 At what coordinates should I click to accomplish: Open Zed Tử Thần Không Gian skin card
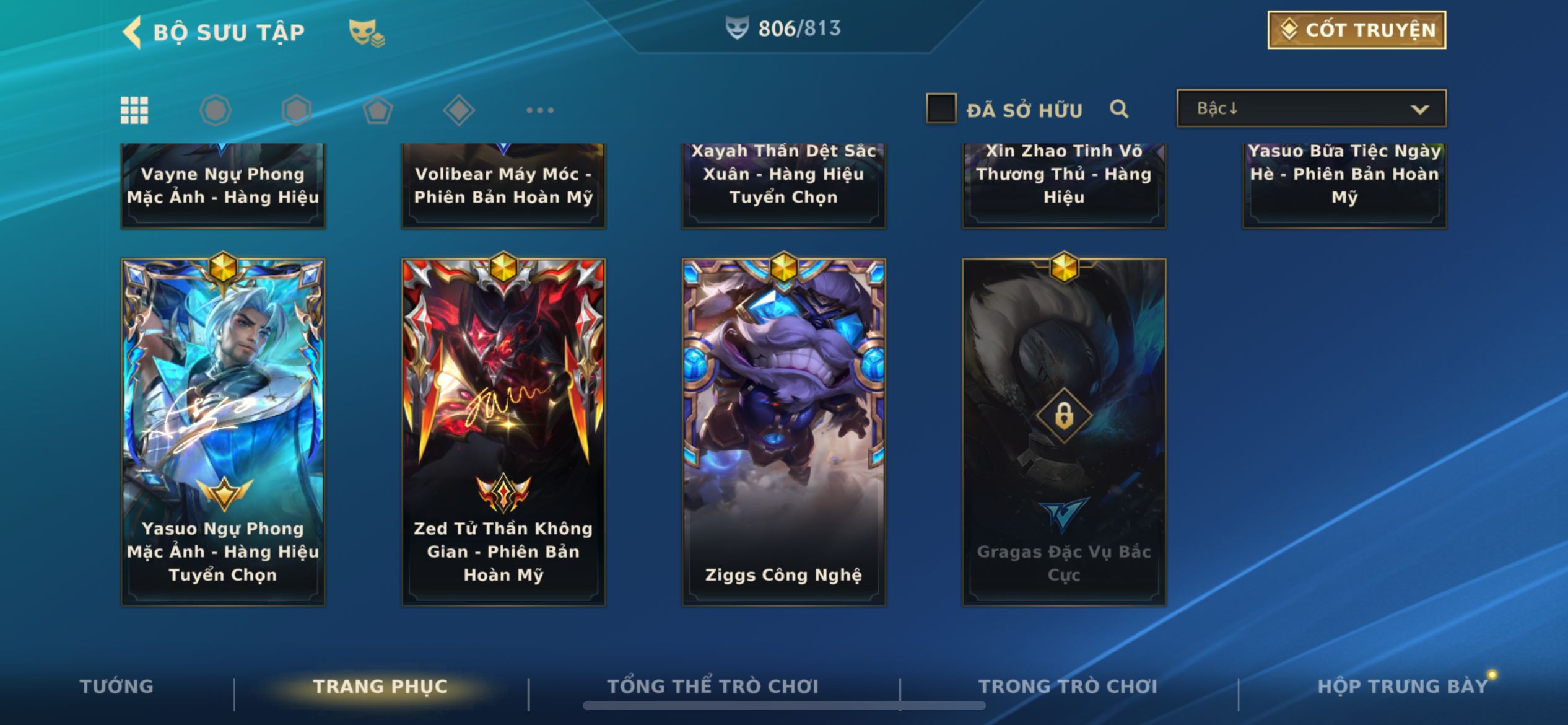pos(503,431)
